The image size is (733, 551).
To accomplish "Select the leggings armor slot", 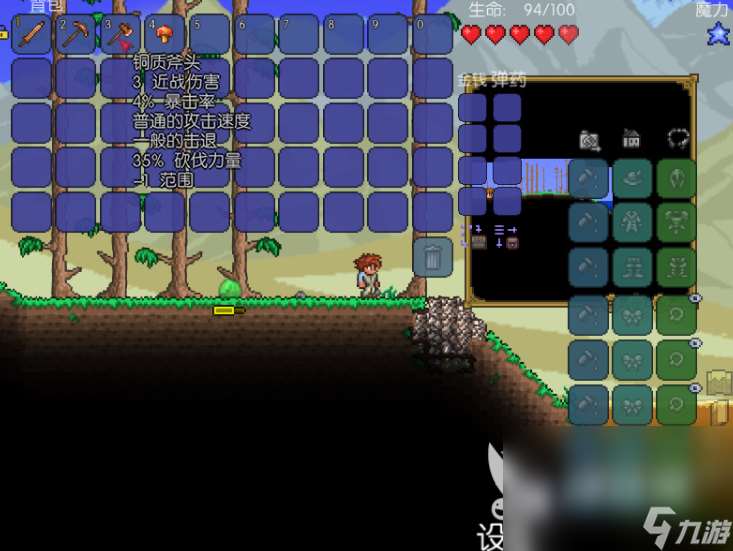I will (x=677, y=267).
